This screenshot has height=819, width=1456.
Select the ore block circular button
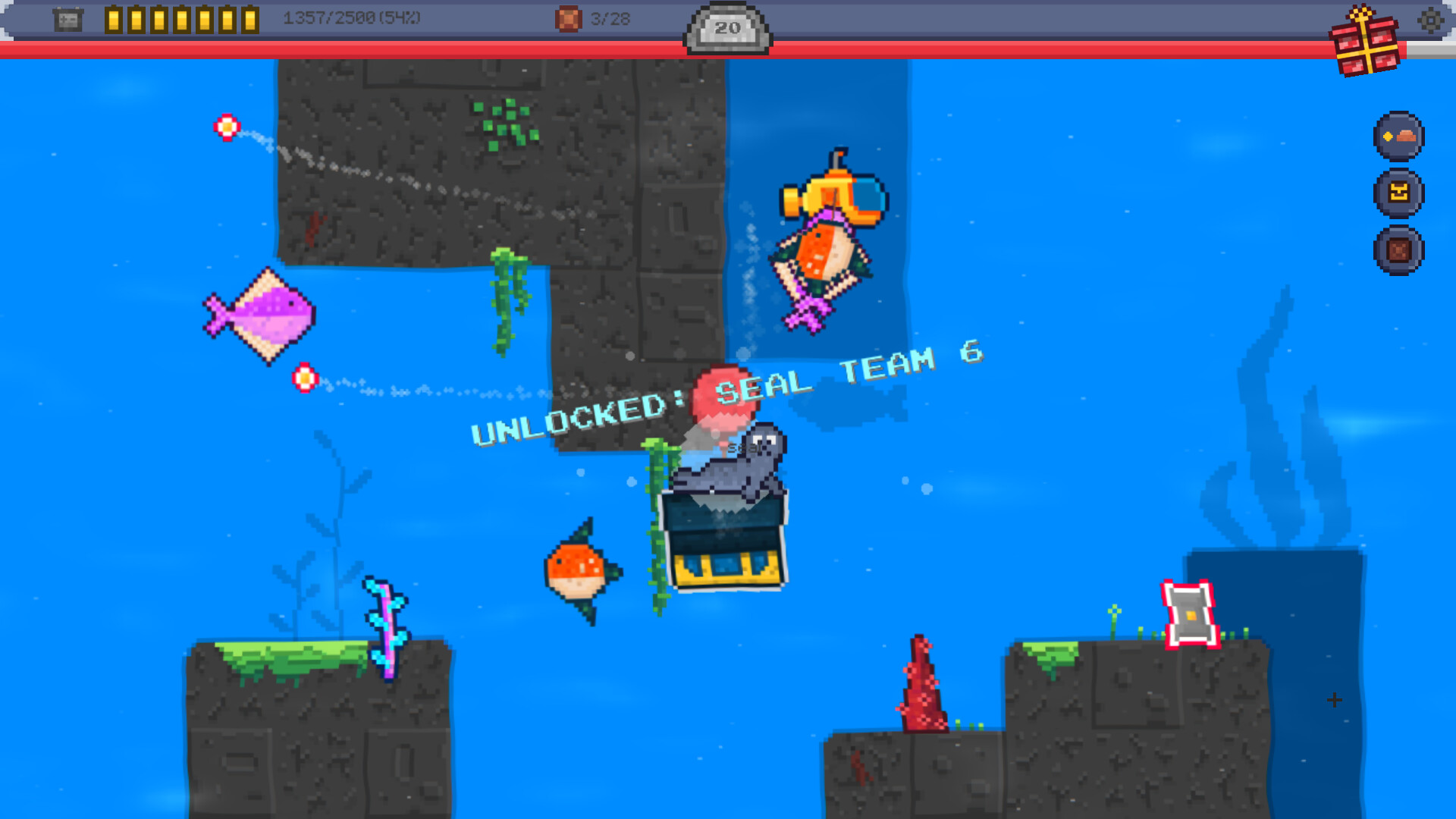[1399, 250]
